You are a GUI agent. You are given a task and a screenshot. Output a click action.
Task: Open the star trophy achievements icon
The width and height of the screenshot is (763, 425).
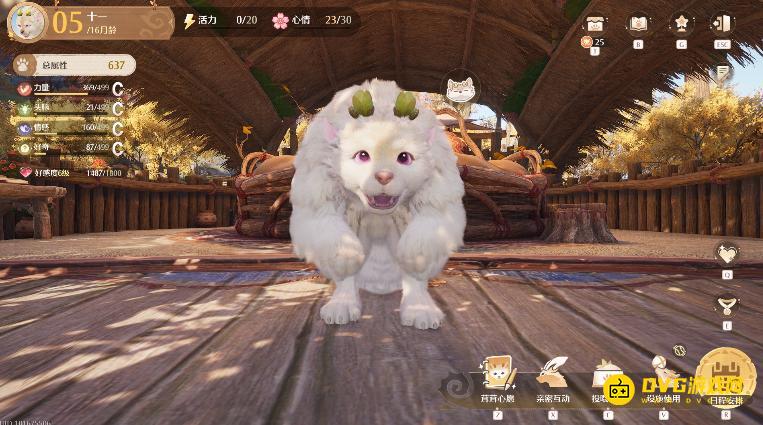[x=680, y=24]
